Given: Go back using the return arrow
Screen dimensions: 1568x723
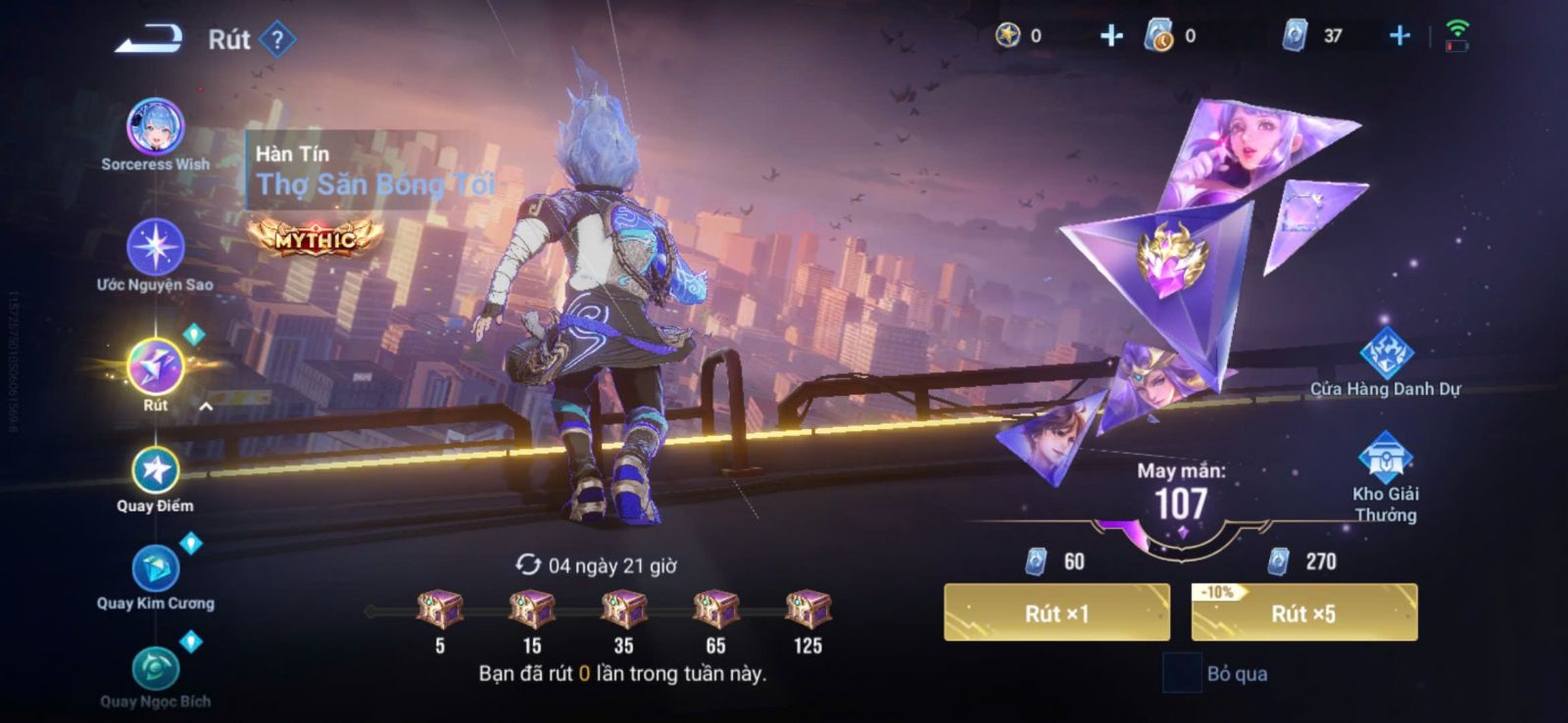Looking at the screenshot, I should coord(149,39).
